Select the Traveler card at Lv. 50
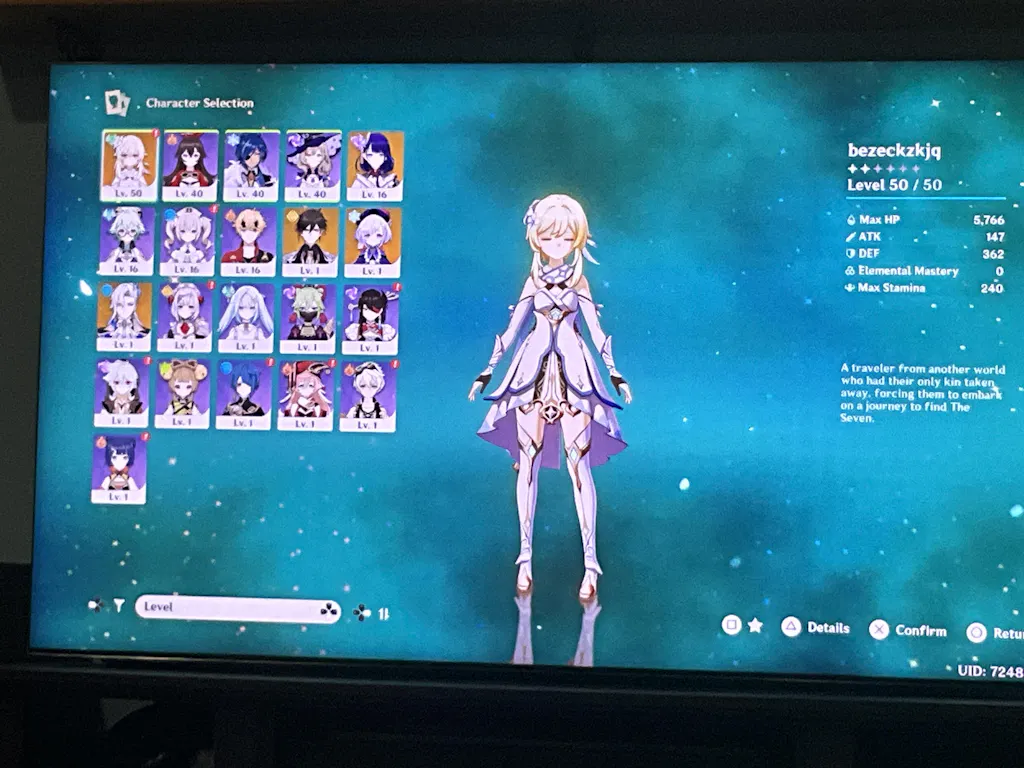 coord(129,165)
